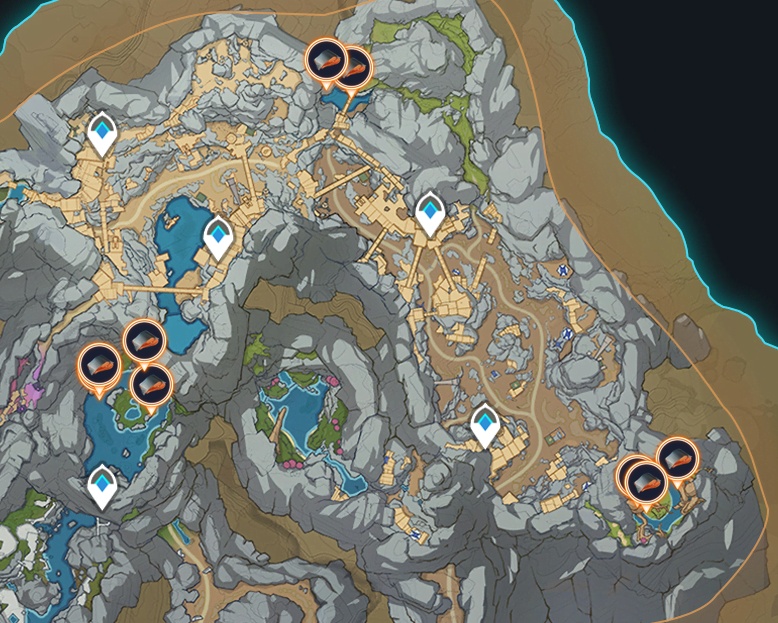Select the partly covered ore marker of the northern pair
Viewport: 778px width, 623px height.
tap(354, 67)
